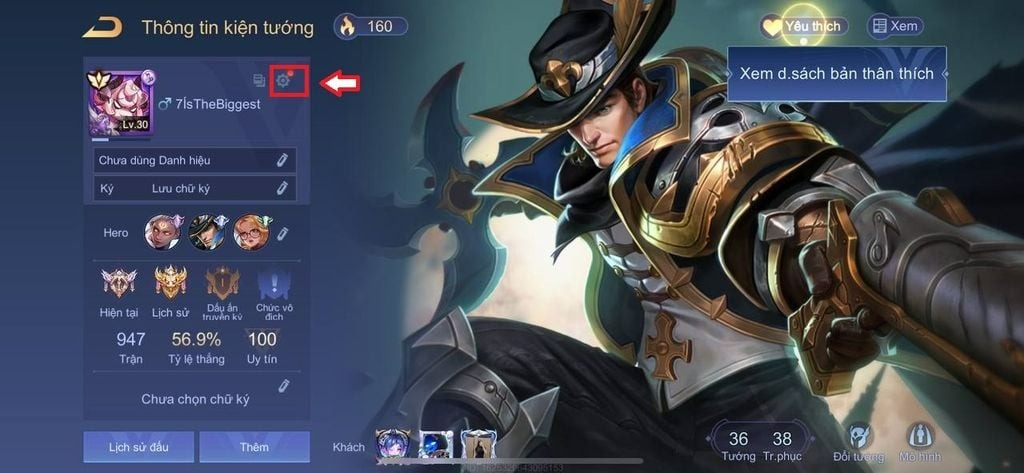Open the 'Chức vô địch' badge
Screen dimensions: 1024x473
pyautogui.click(x=273, y=292)
